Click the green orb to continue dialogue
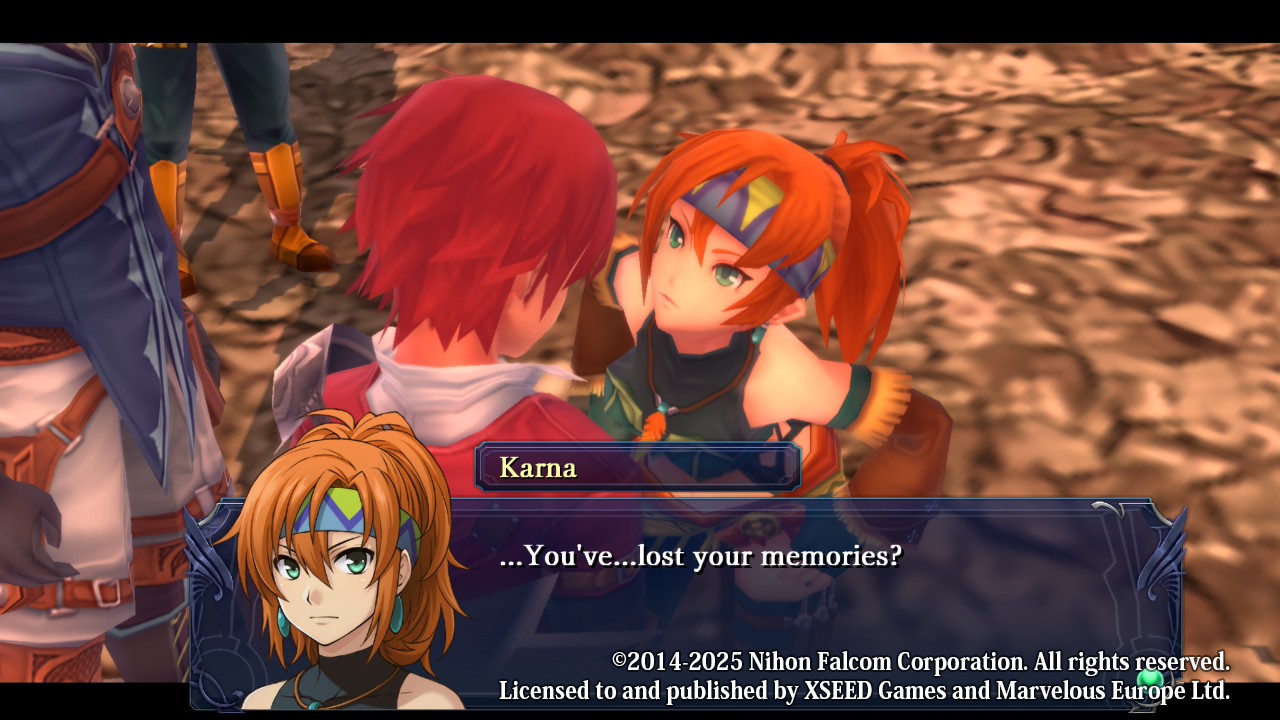1280x720 pixels. 1150,679
